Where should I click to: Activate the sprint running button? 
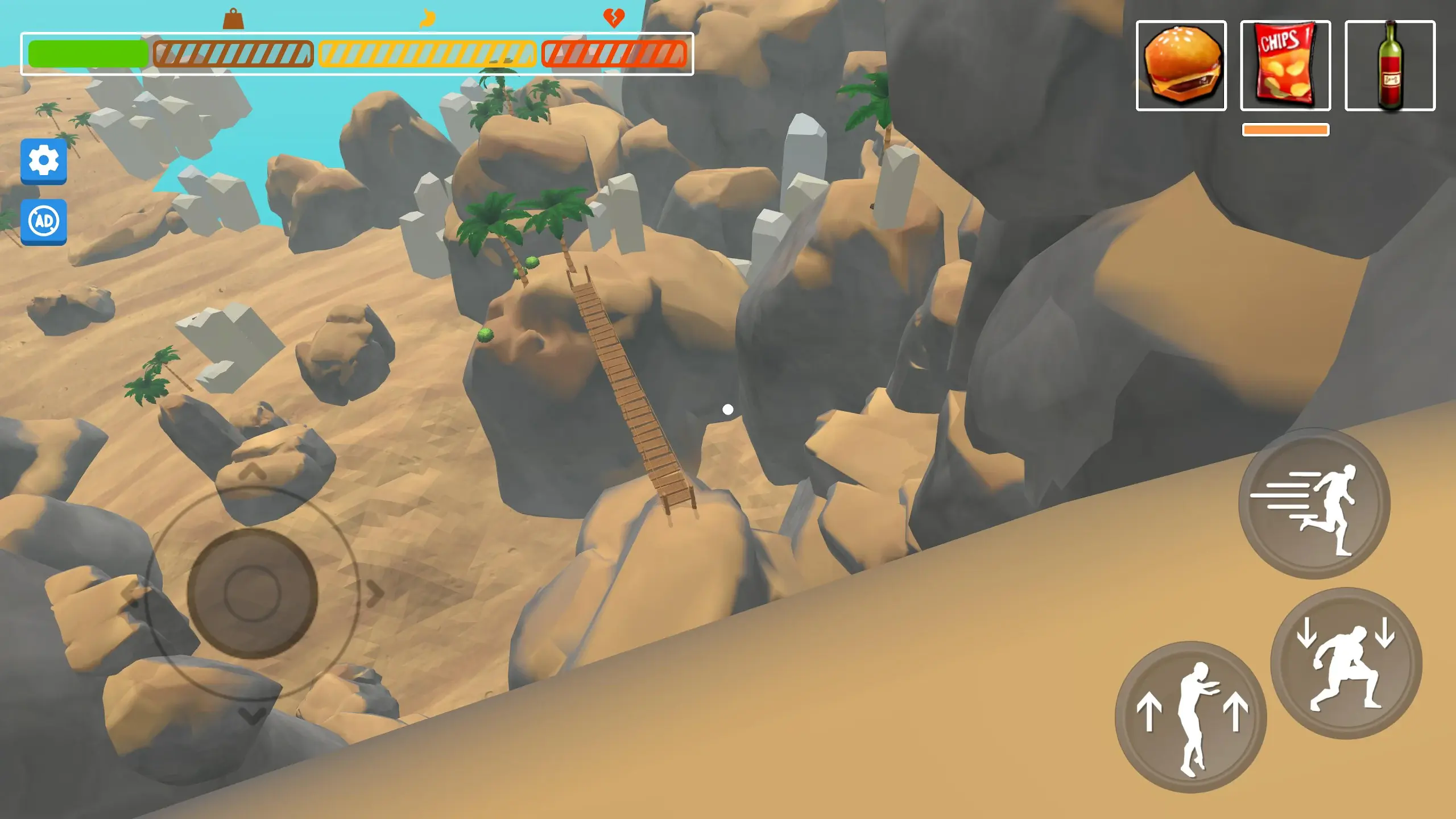point(1314,504)
